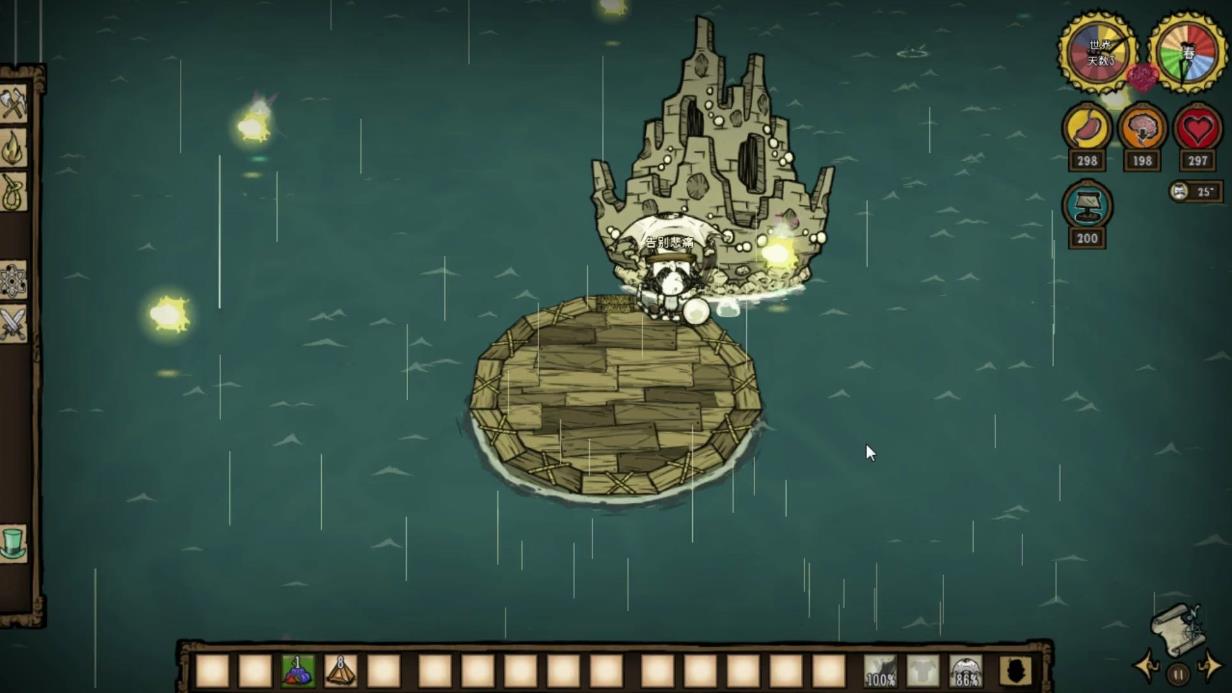This screenshot has height=693, width=1232.
Task: Open the backpack slot with dark silhouette
Action: 1015,671
